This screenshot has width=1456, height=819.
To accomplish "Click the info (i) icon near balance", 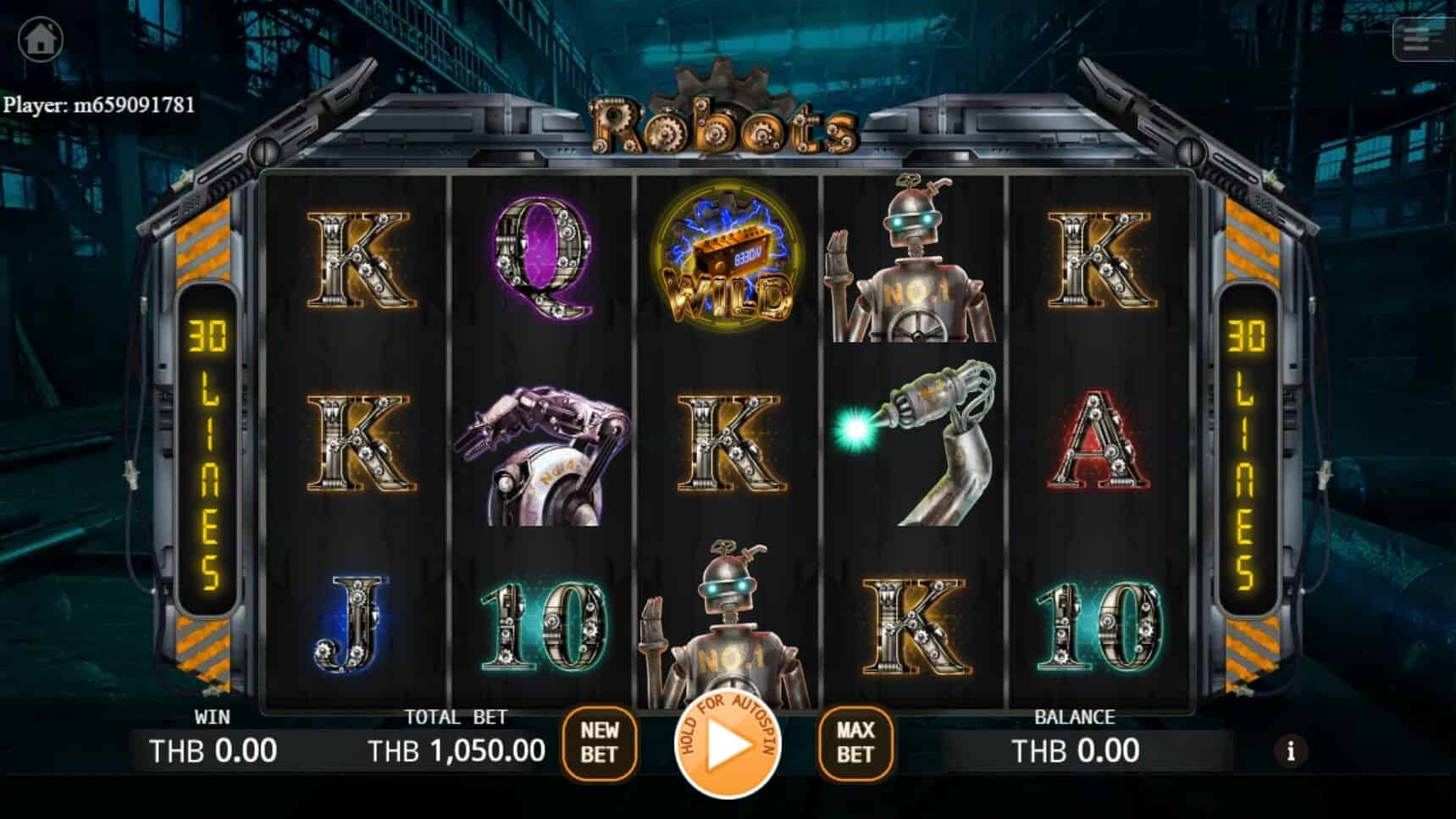I will tap(1291, 752).
